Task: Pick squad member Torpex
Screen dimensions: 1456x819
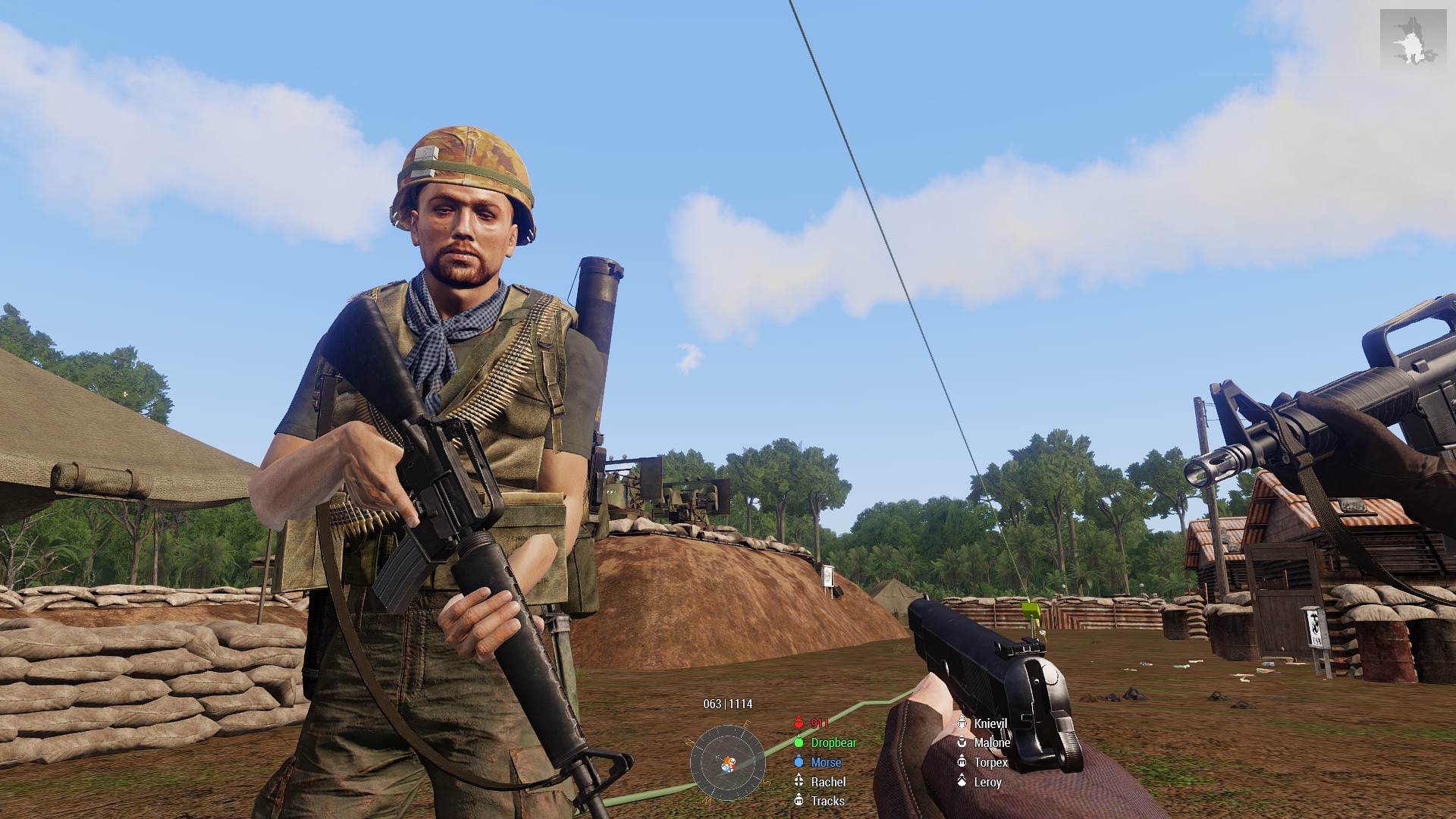Action: pyautogui.click(x=990, y=762)
